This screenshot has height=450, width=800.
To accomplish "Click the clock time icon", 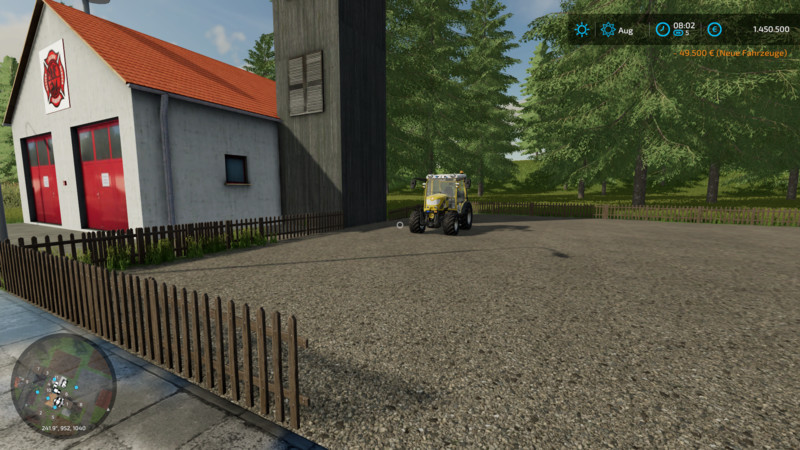I will pyautogui.click(x=662, y=30).
